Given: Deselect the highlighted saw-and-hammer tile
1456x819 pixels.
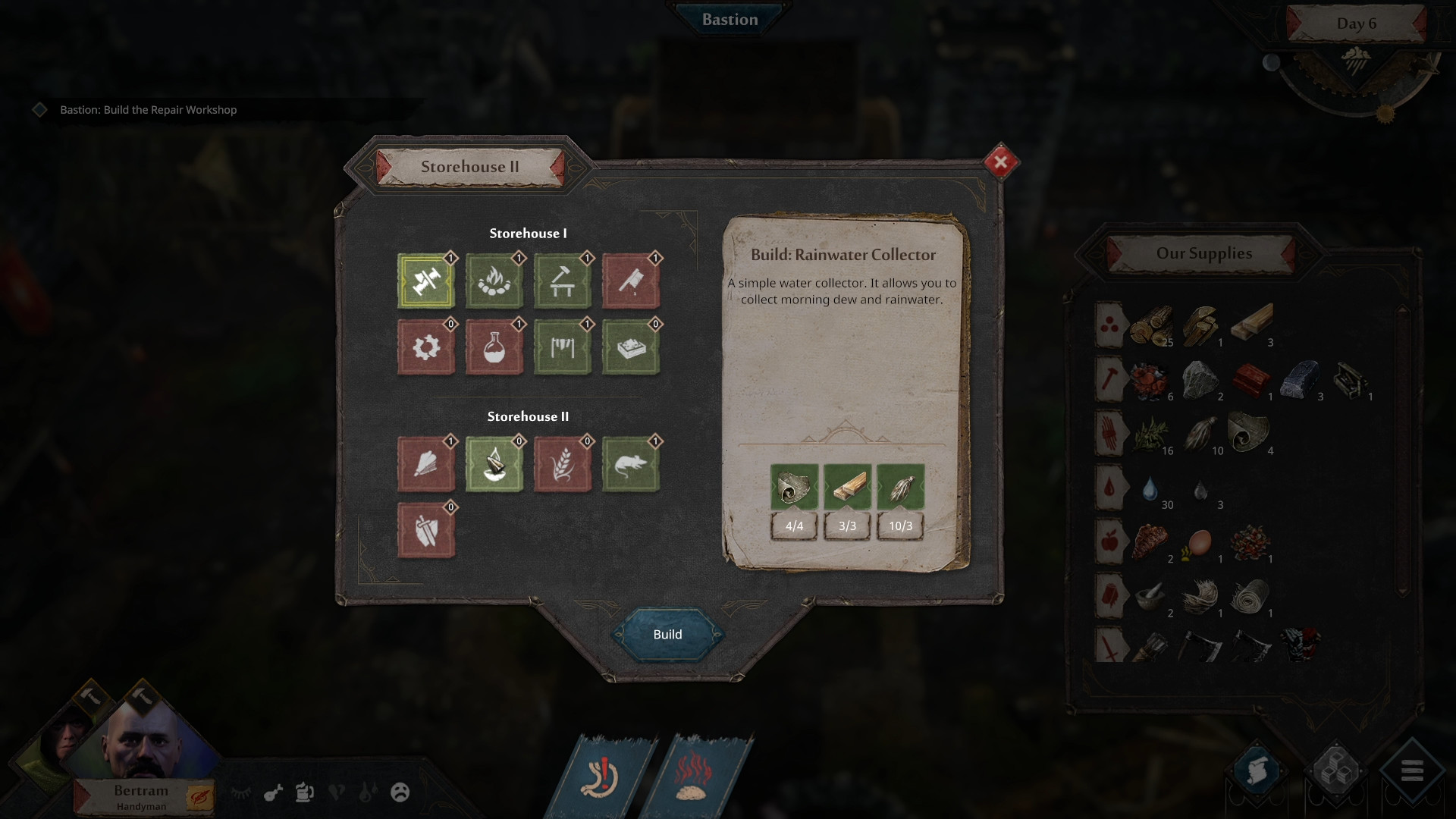Looking at the screenshot, I should pyautogui.click(x=426, y=281).
